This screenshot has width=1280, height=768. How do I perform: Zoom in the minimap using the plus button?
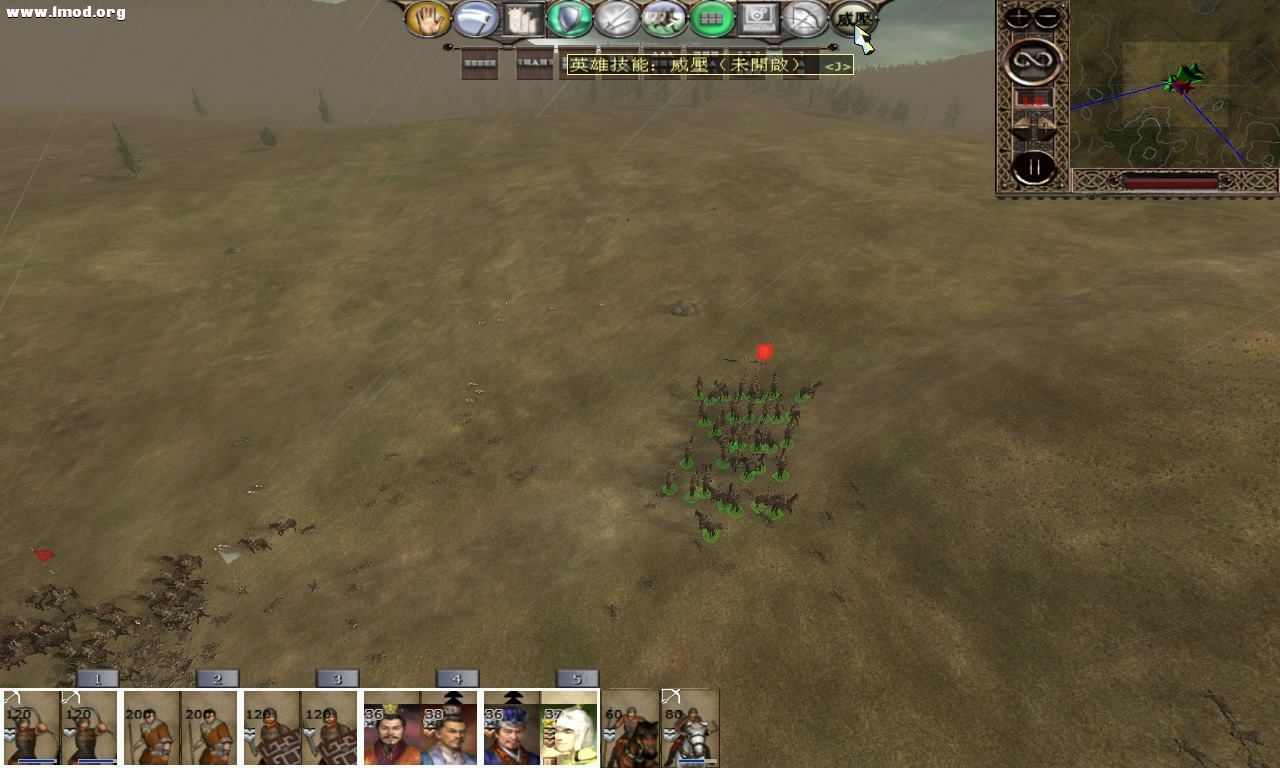coord(1018,15)
